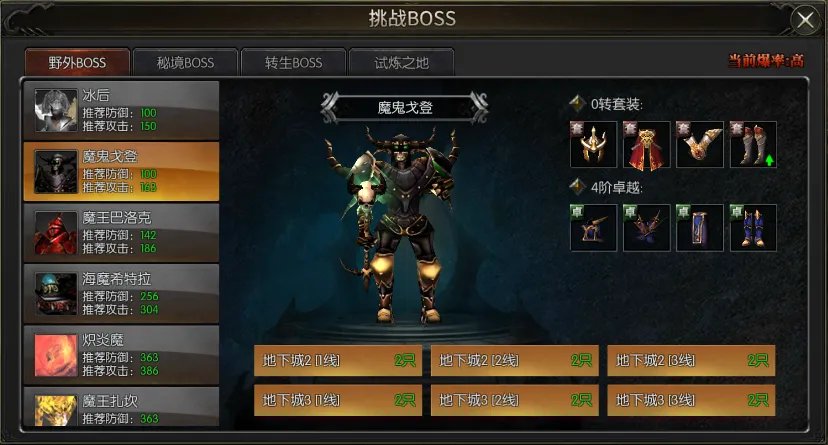
Task: Select the 野外BOSS tab
Action: [x=77, y=62]
